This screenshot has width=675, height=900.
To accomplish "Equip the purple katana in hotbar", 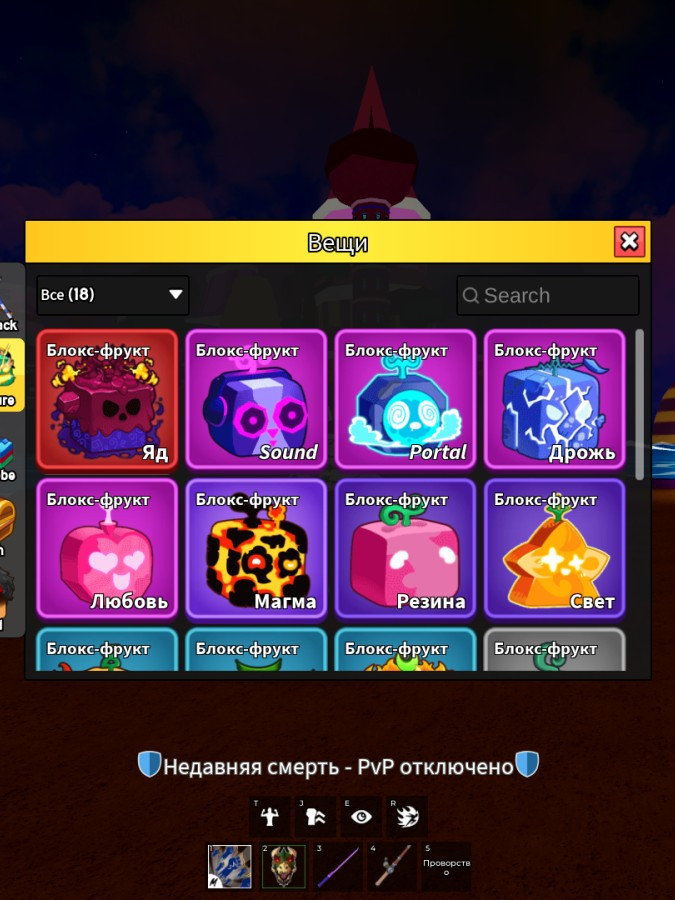I will pyautogui.click(x=338, y=866).
